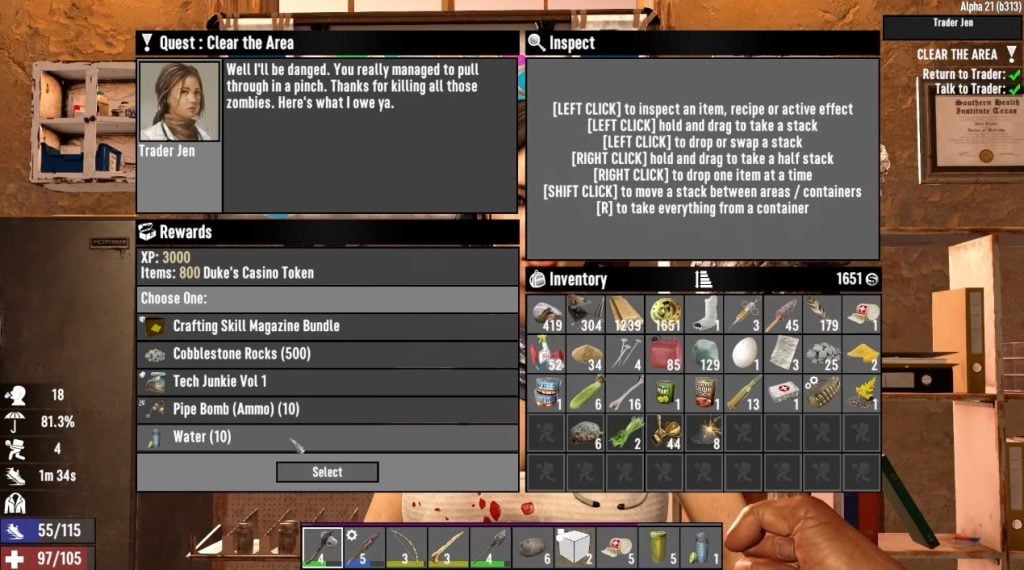
Task: Choose the white block in the hotbar
Action: [x=575, y=547]
